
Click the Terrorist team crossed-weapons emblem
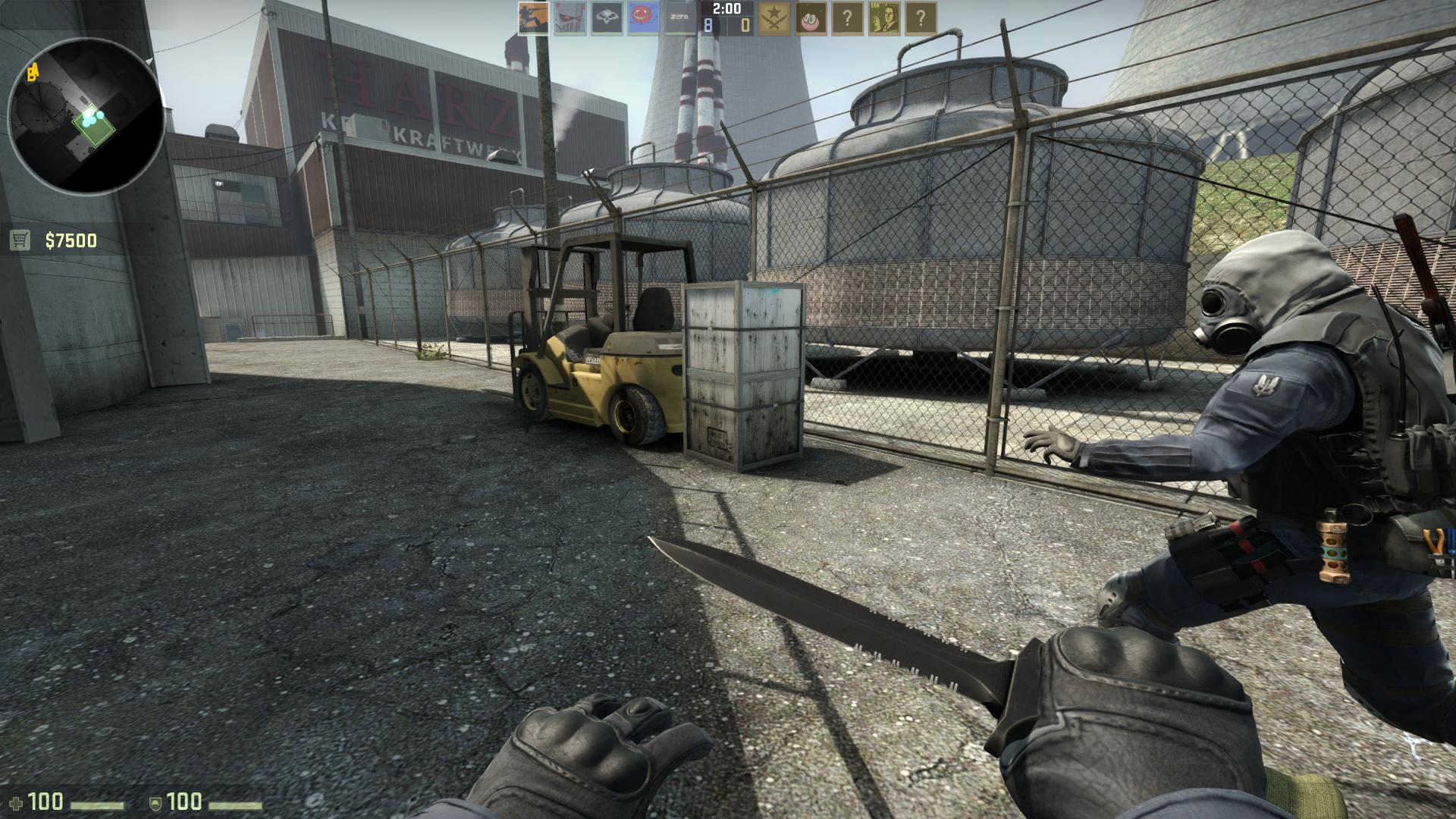pos(773,19)
